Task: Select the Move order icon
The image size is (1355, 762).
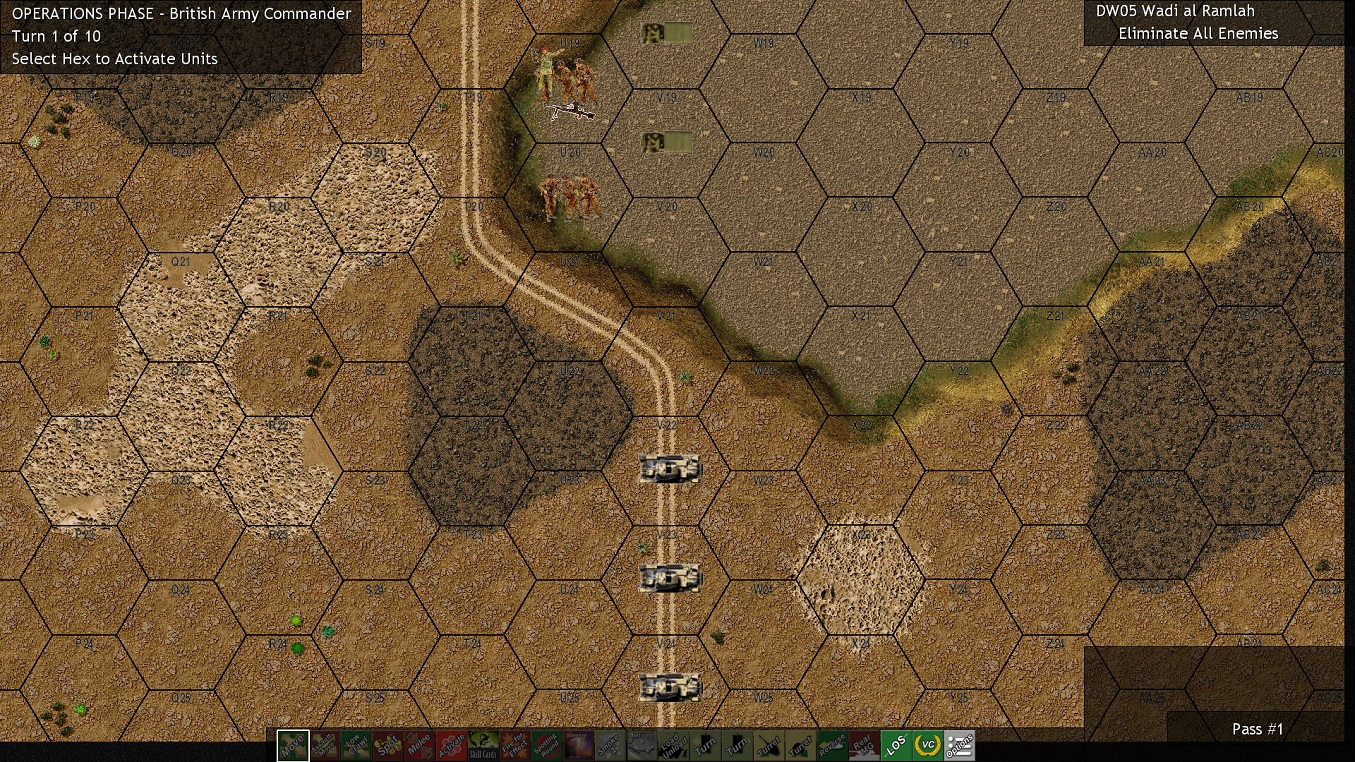Action: pyautogui.click(x=291, y=745)
